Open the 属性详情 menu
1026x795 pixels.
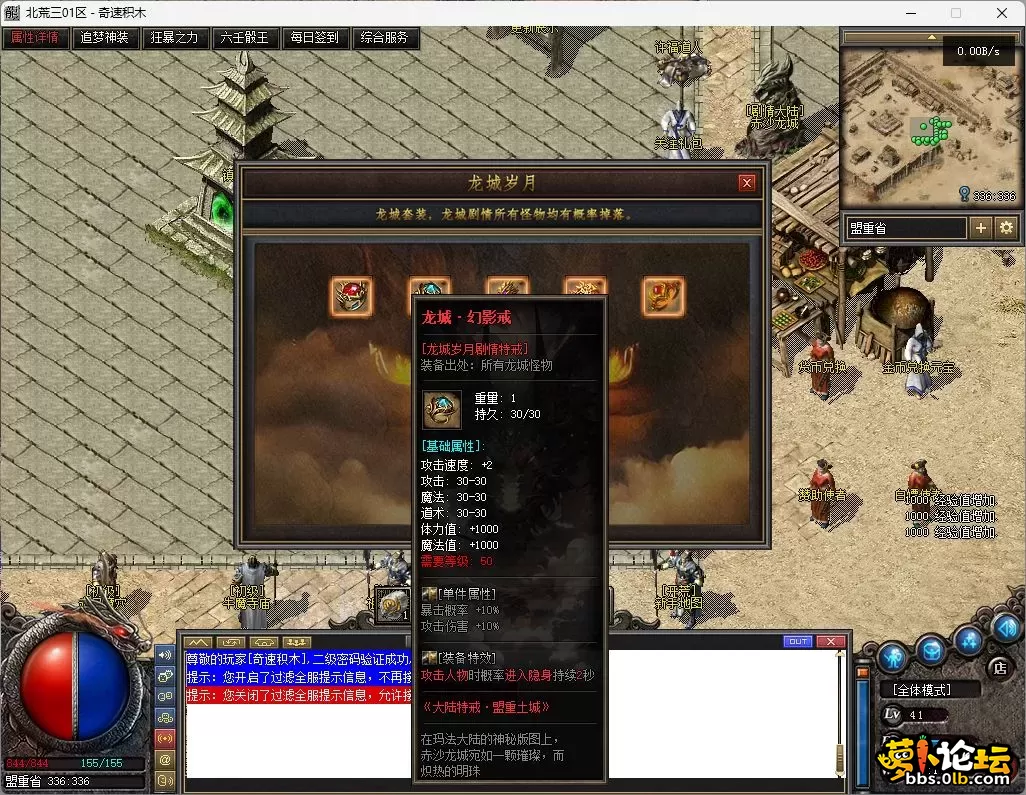click(35, 38)
